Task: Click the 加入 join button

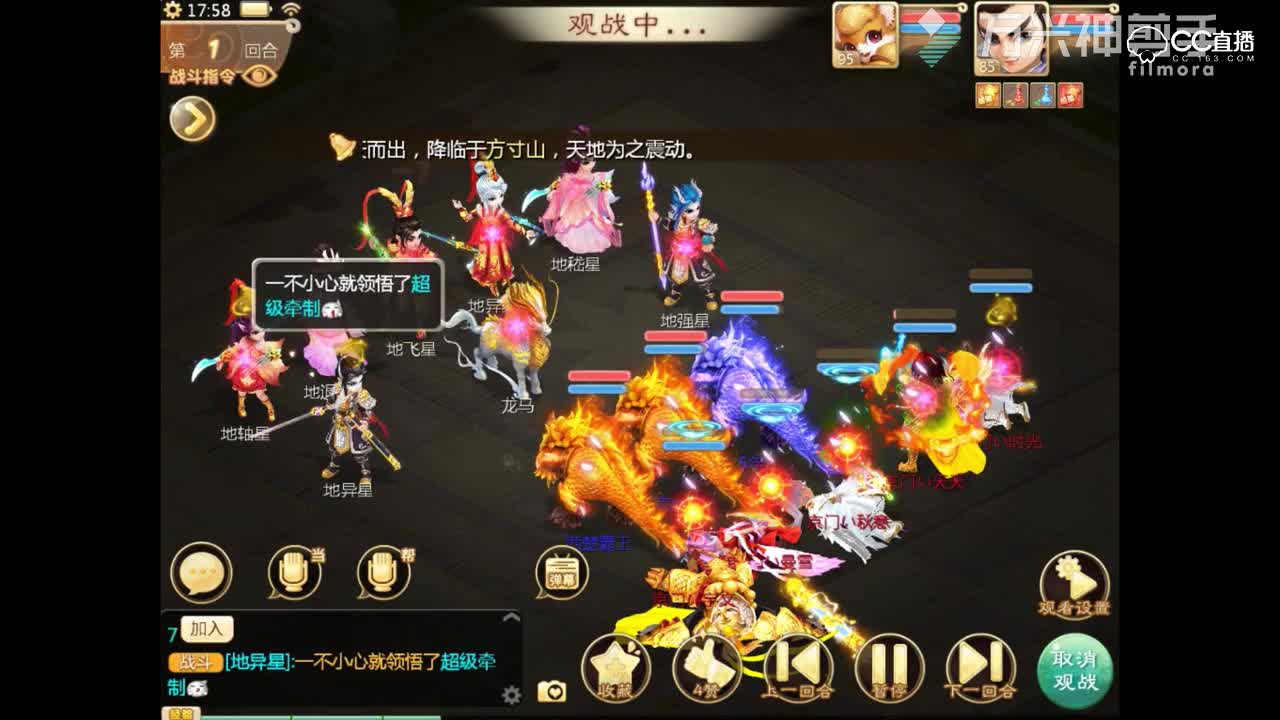Action: pyautogui.click(x=205, y=629)
